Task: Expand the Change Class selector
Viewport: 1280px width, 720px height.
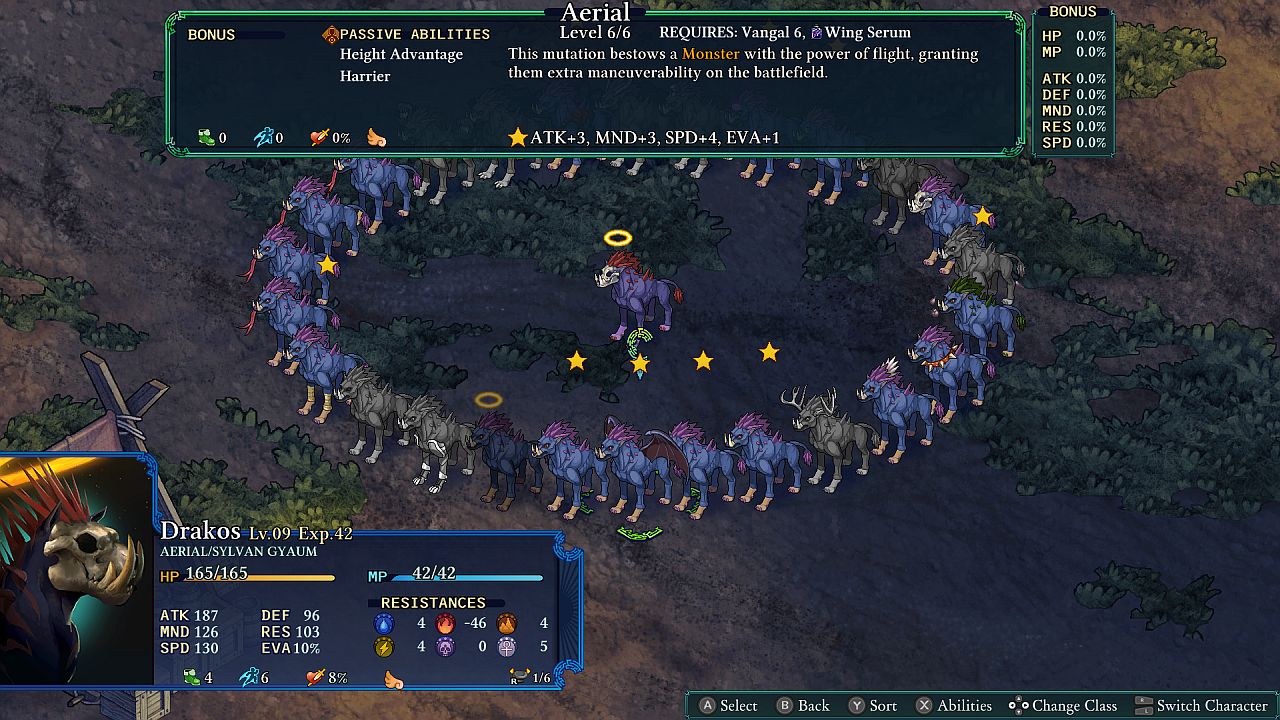Action: point(1074,705)
